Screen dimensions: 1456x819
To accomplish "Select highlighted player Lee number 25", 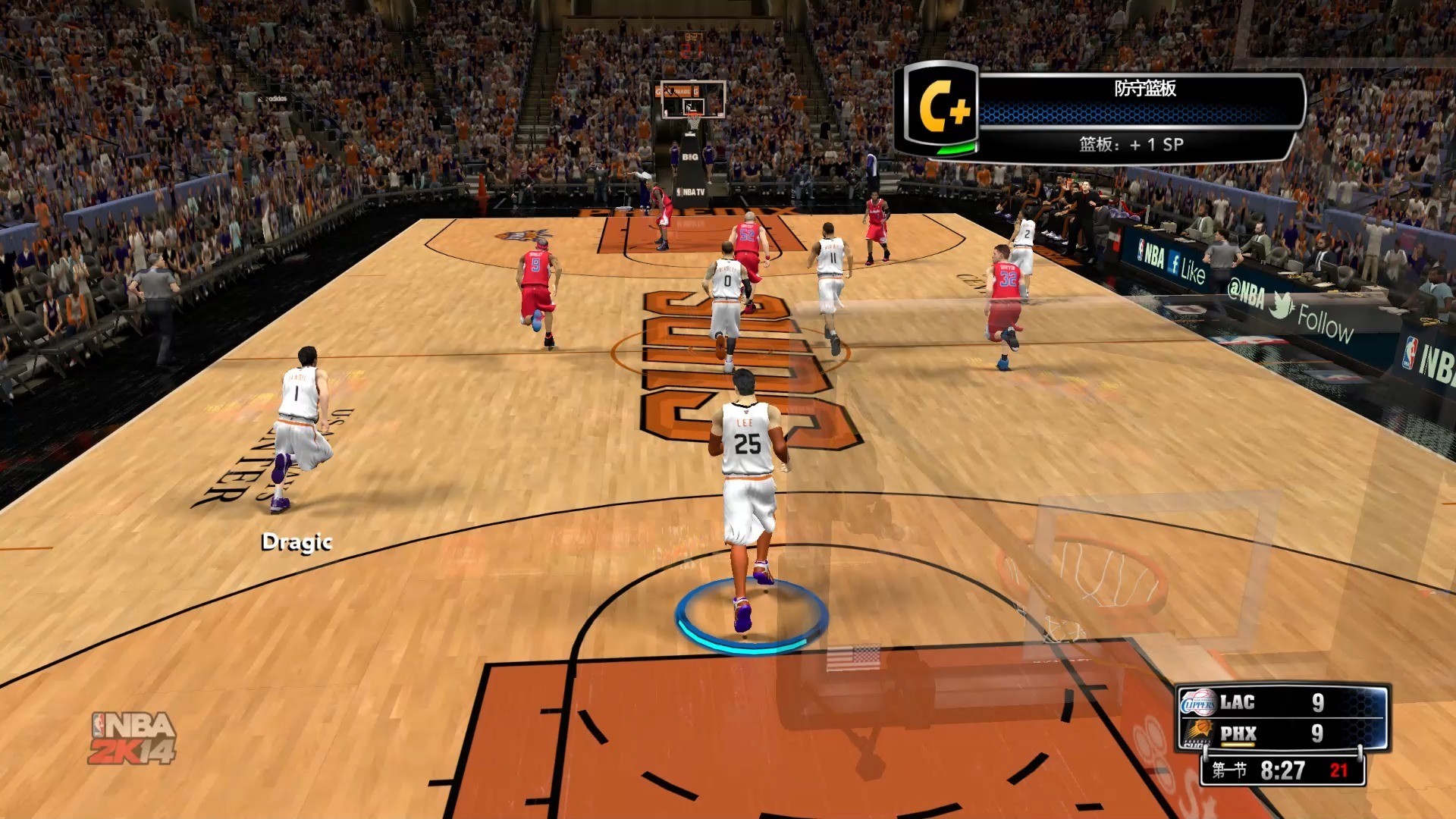I will point(747,470).
